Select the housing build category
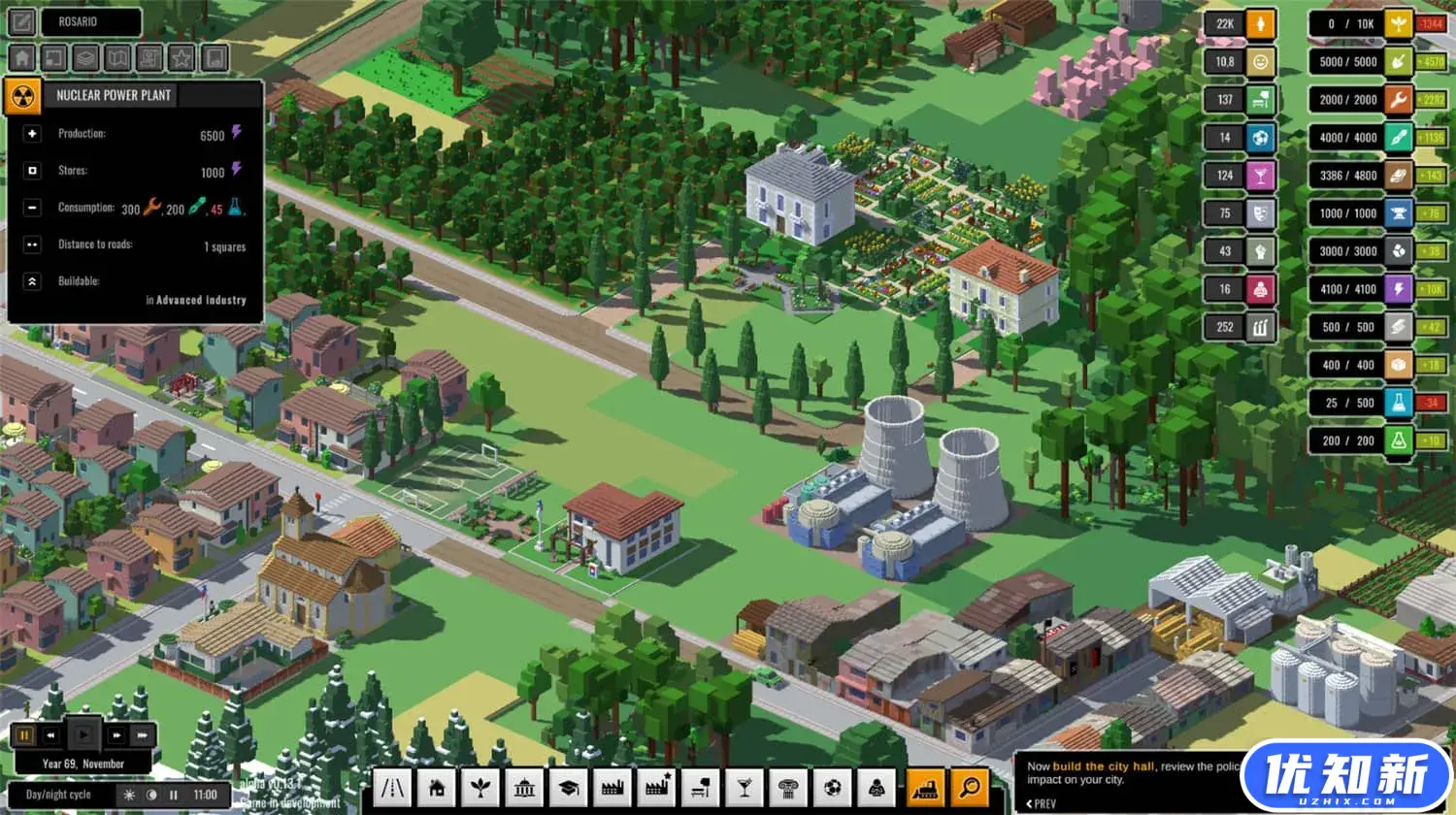Image resolution: width=1456 pixels, height=815 pixels. 437,788
